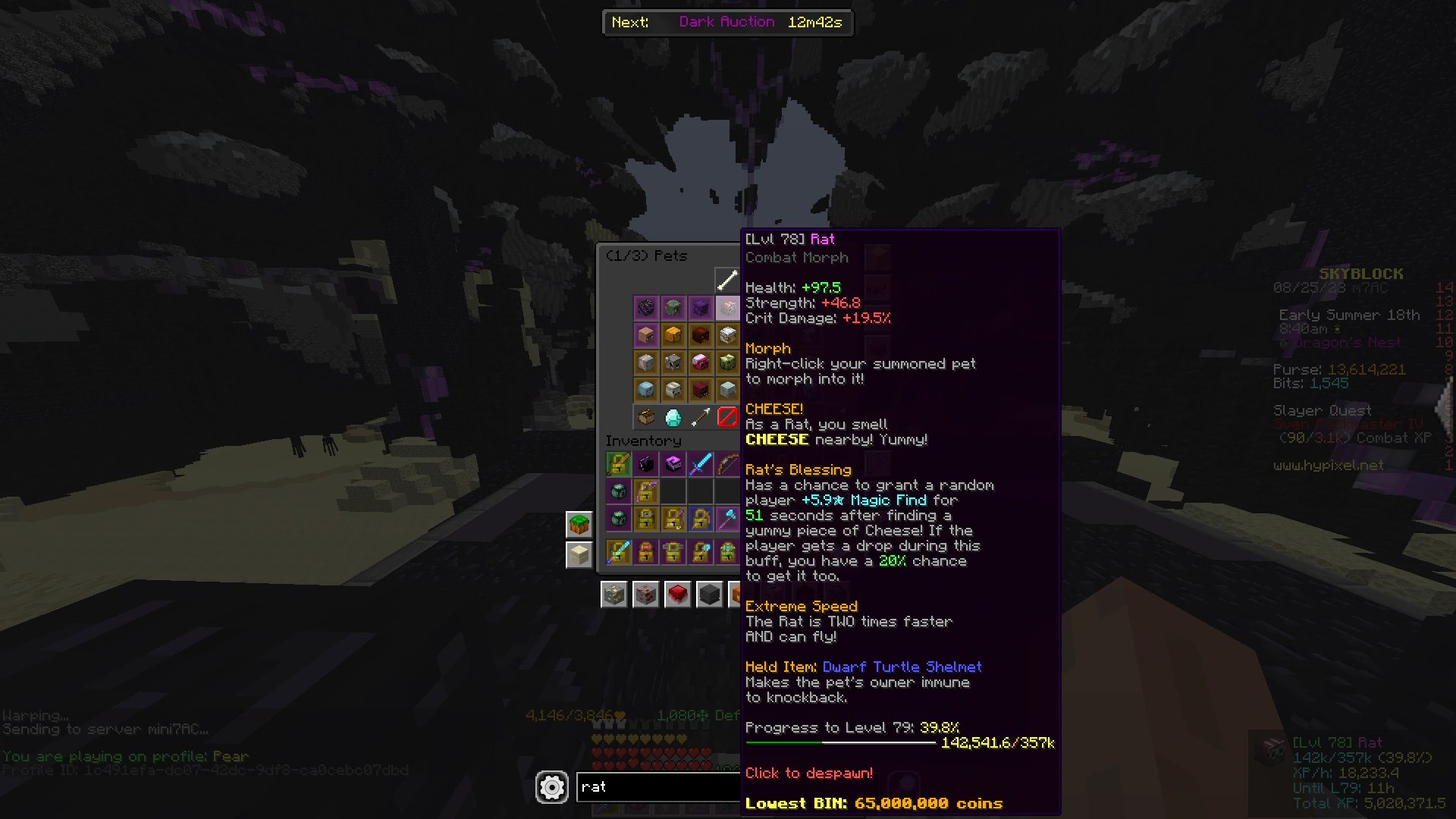The height and width of the screenshot is (819, 1456).
Task: Select the highlighted Rat pet head
Action: coord(728,308)
